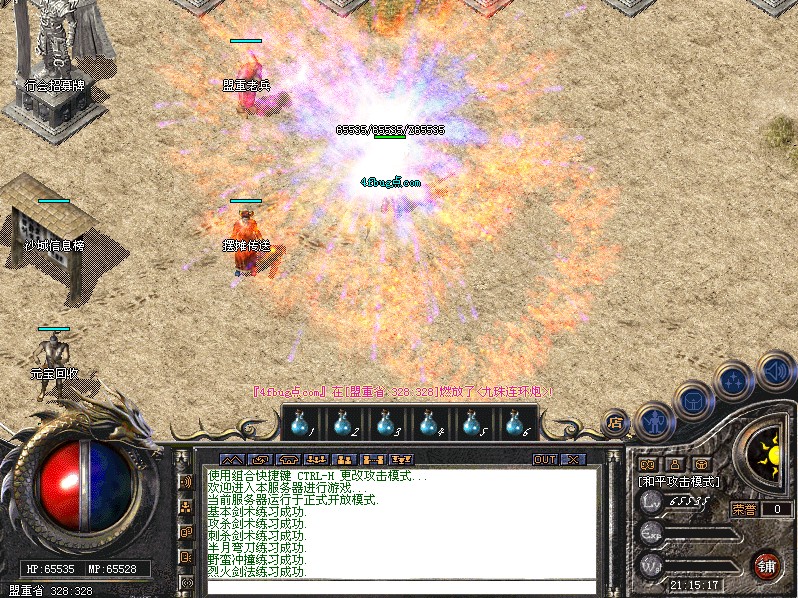The image size is (798, 598).
Task: Select the potion in belt slot 2
Action: click(x=343, y=425)
